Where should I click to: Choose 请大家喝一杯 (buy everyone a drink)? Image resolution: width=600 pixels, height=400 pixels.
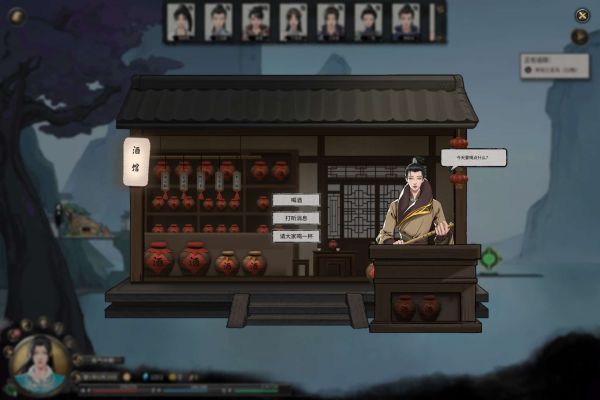(x=296, y=237)
